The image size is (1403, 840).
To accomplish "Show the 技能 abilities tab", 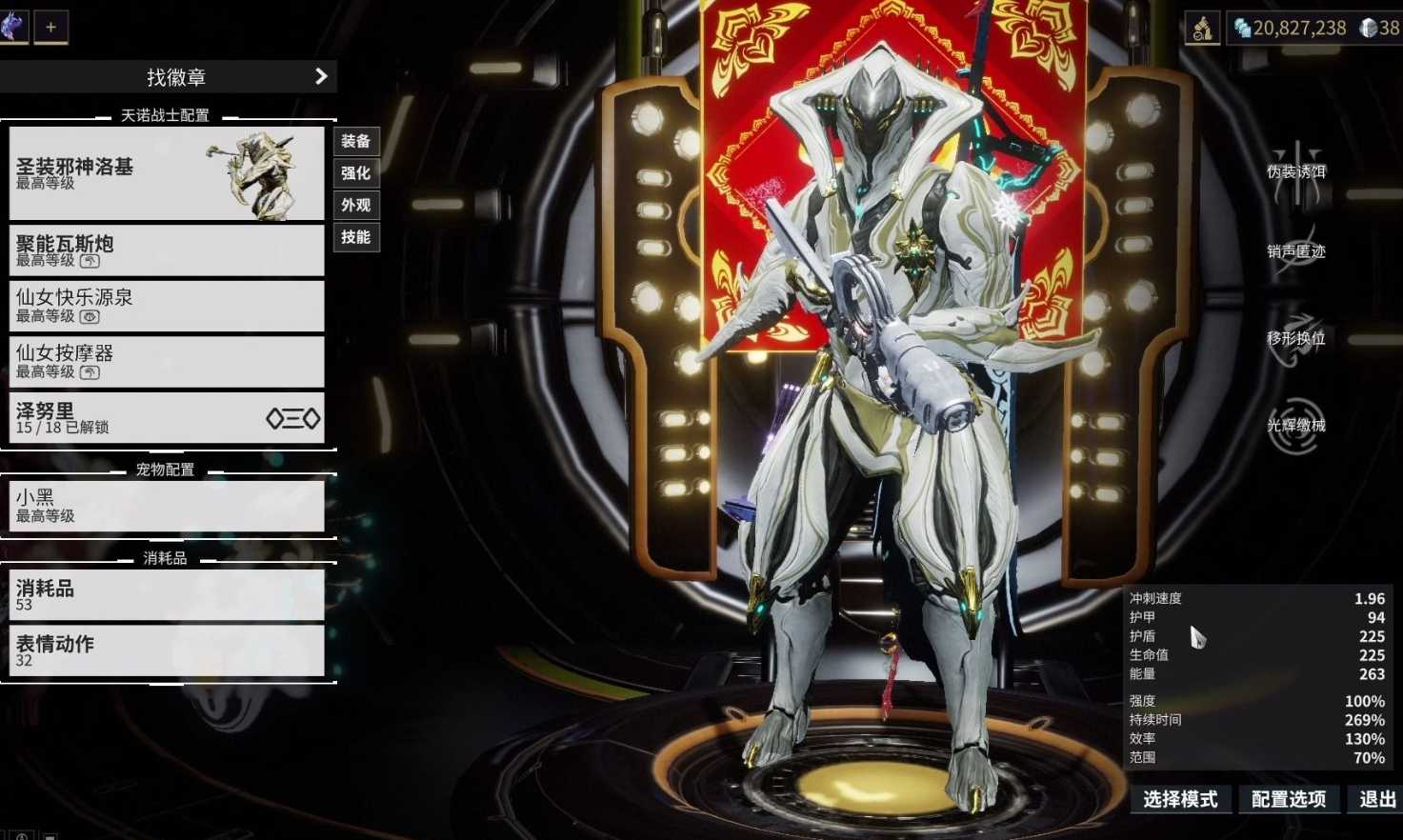I will click(356, 237).
